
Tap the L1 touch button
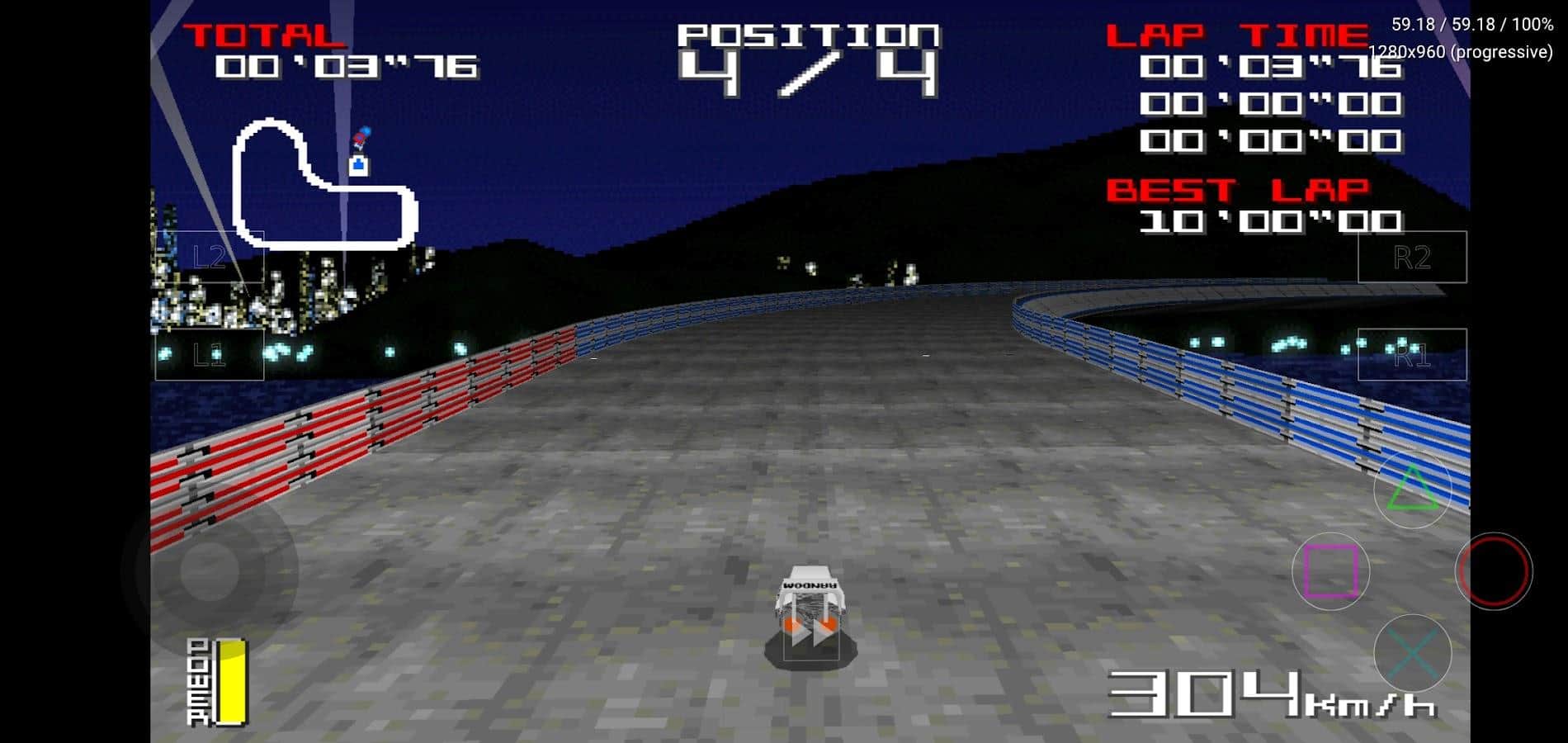coord(210,355)
